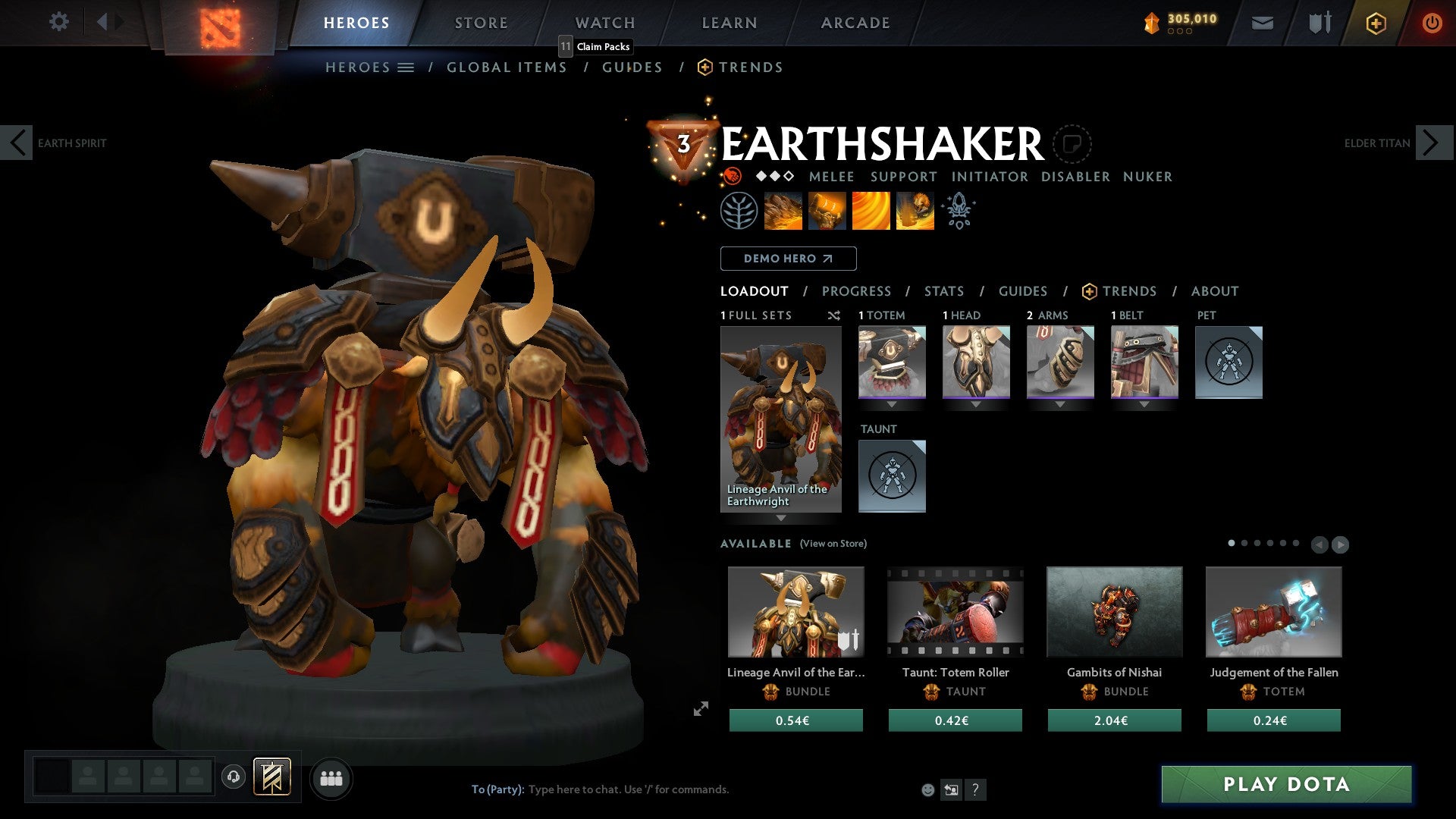Click the voice chat headset icon
This screenshot has height=819, width=1456.
tap(234, 777)
